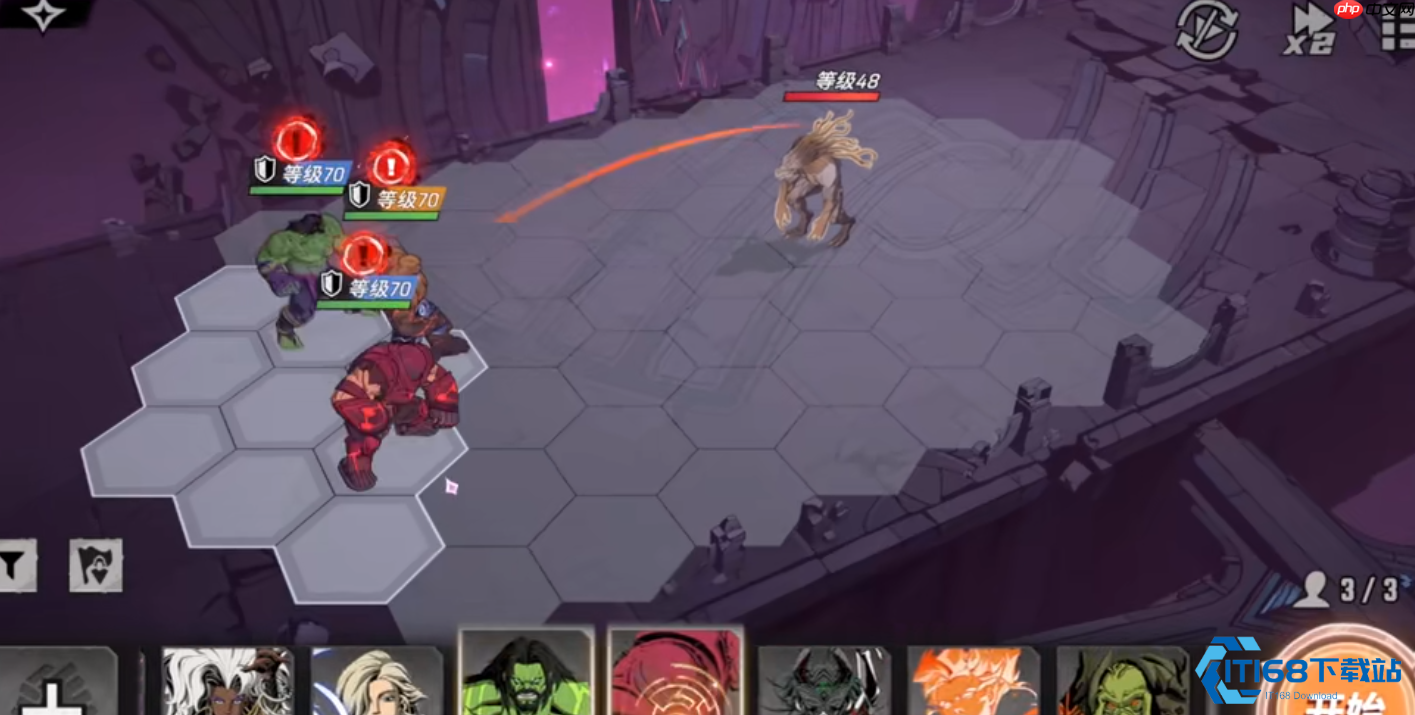
Task: Click the plus card at the roster's left end
Action: [58, 682]
